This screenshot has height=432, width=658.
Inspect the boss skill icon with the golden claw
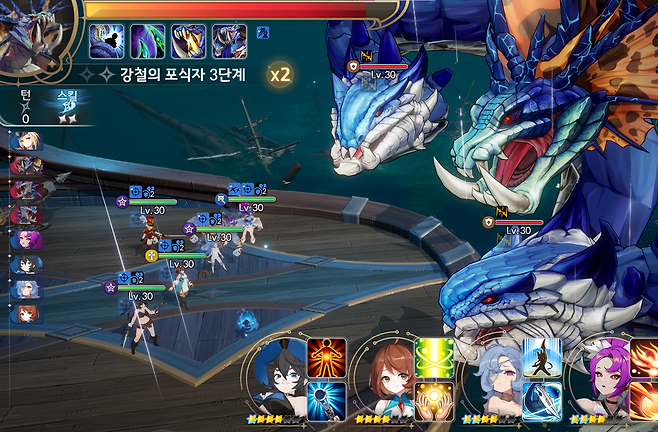coord(189,42)
